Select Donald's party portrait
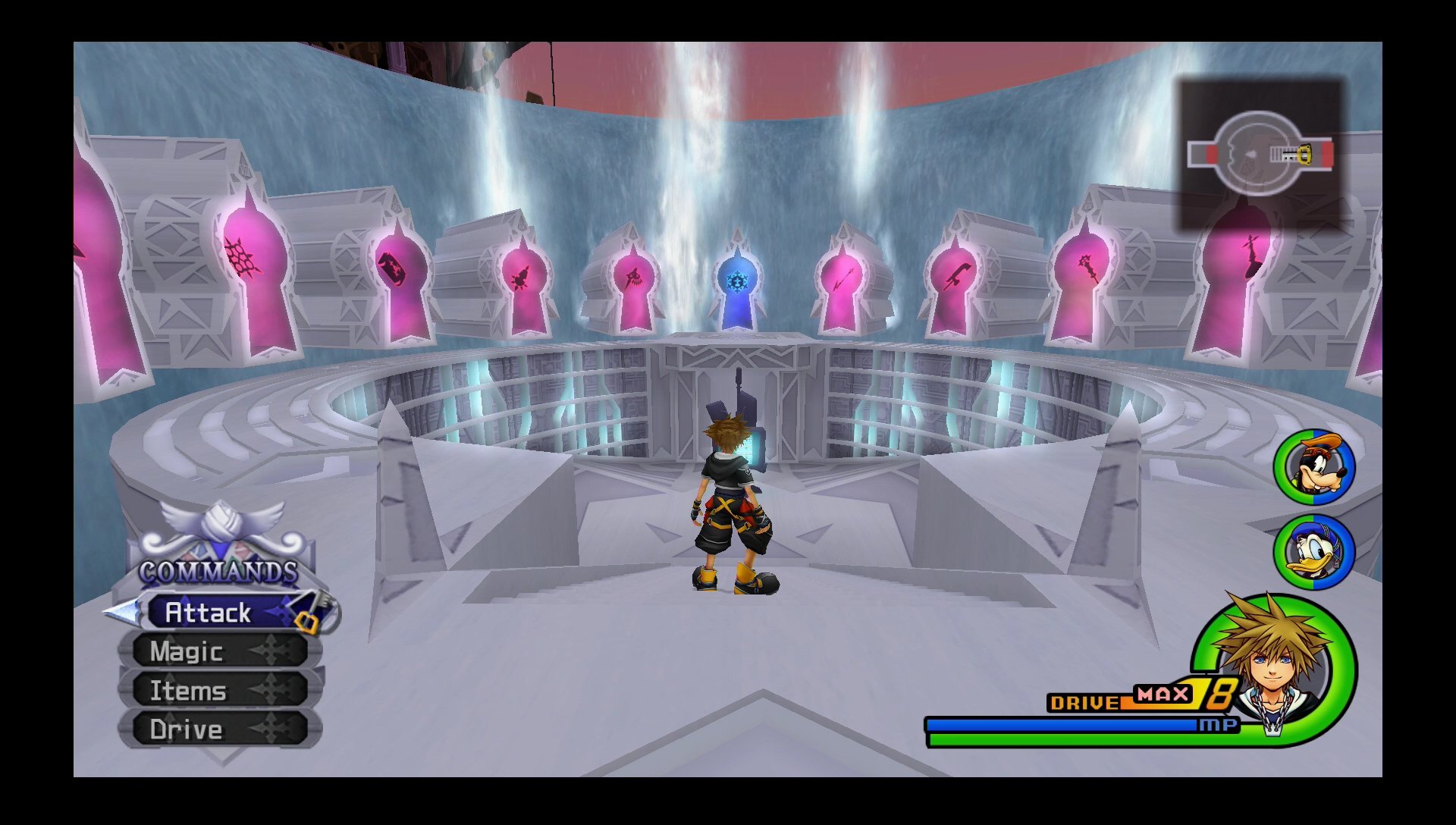1456x825 pixels. pyautogui.click(x=1314, y=552)
